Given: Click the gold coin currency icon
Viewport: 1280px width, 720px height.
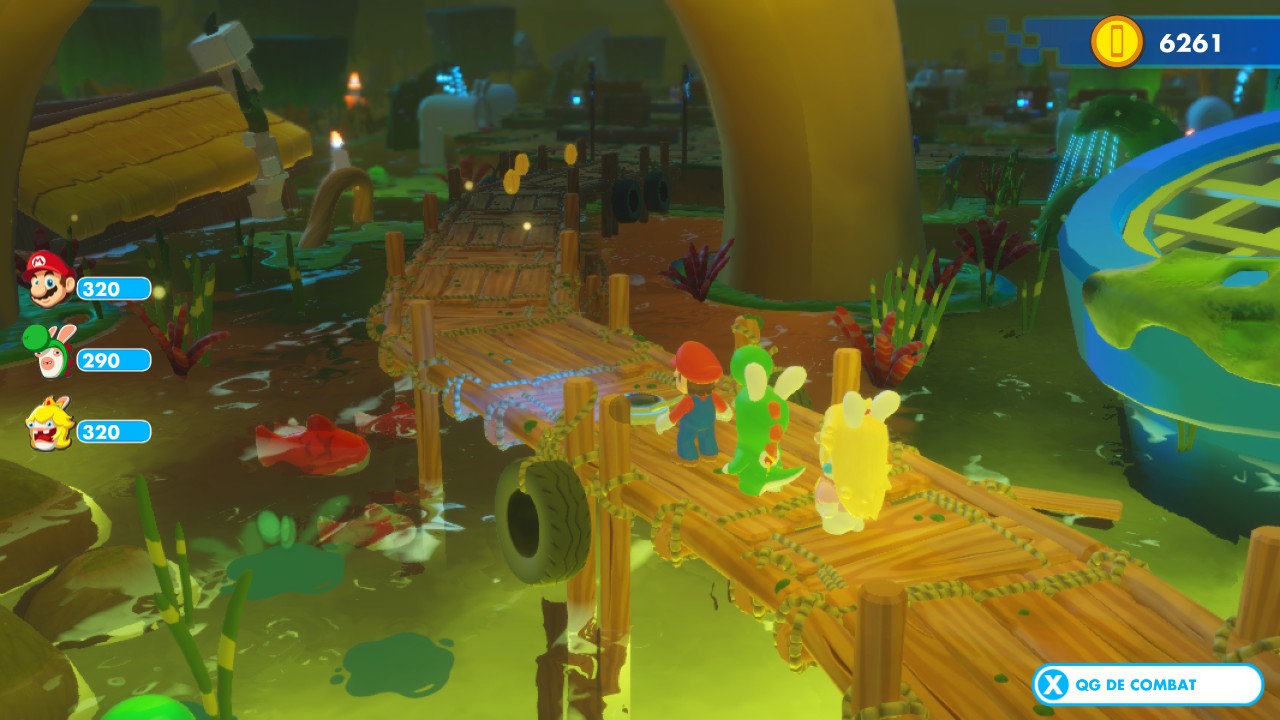Looking at the screenshot, I should [1116, 43].
